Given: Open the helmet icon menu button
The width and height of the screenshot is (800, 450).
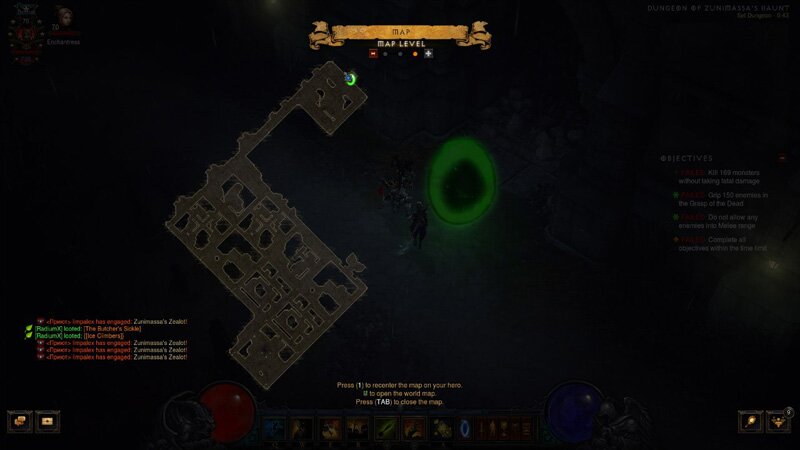Looking at the screenshot, I should (778, 422).
